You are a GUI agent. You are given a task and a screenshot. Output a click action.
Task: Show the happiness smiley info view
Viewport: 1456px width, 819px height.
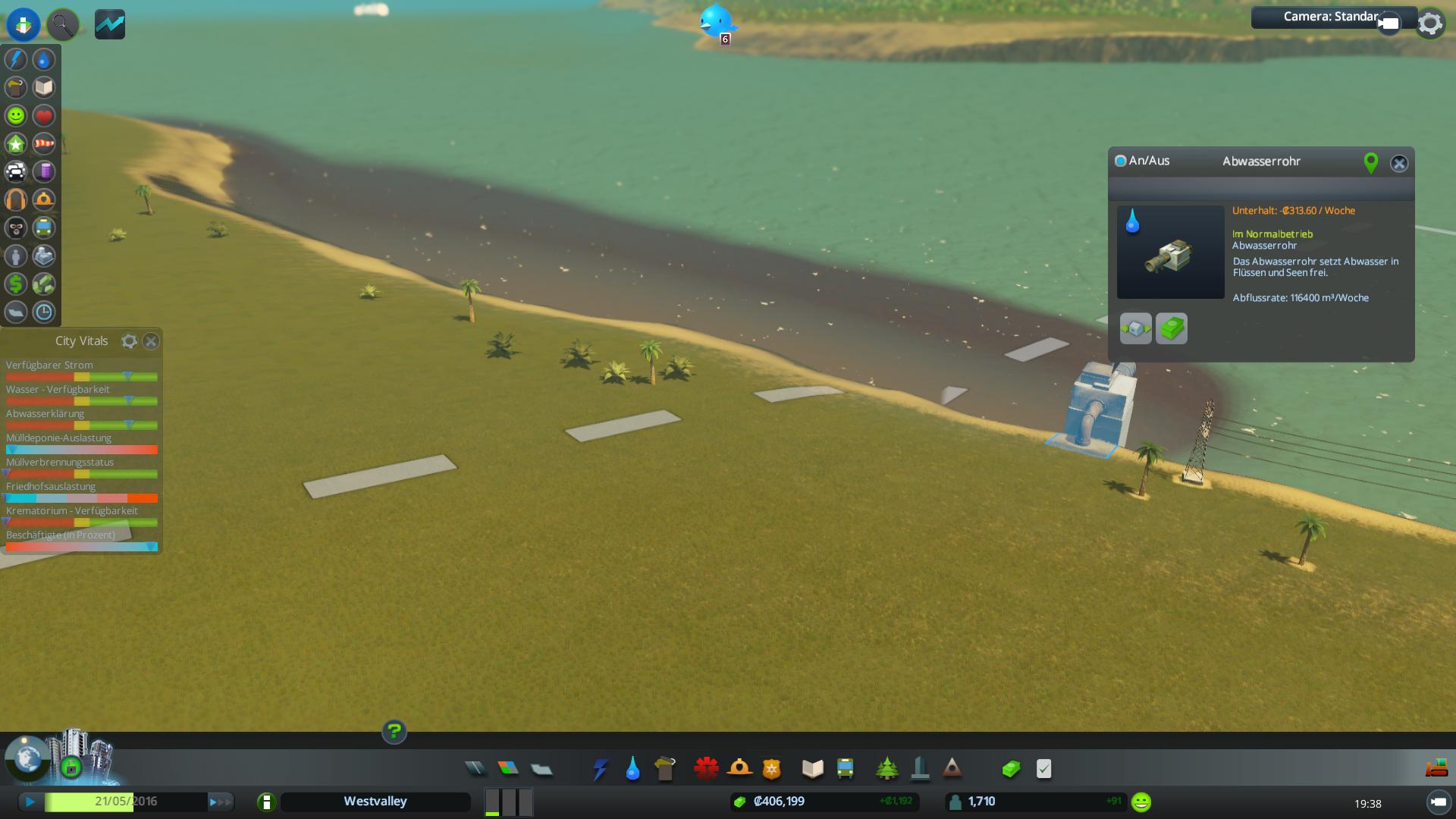pyautogui.click(x=16, y=115)
